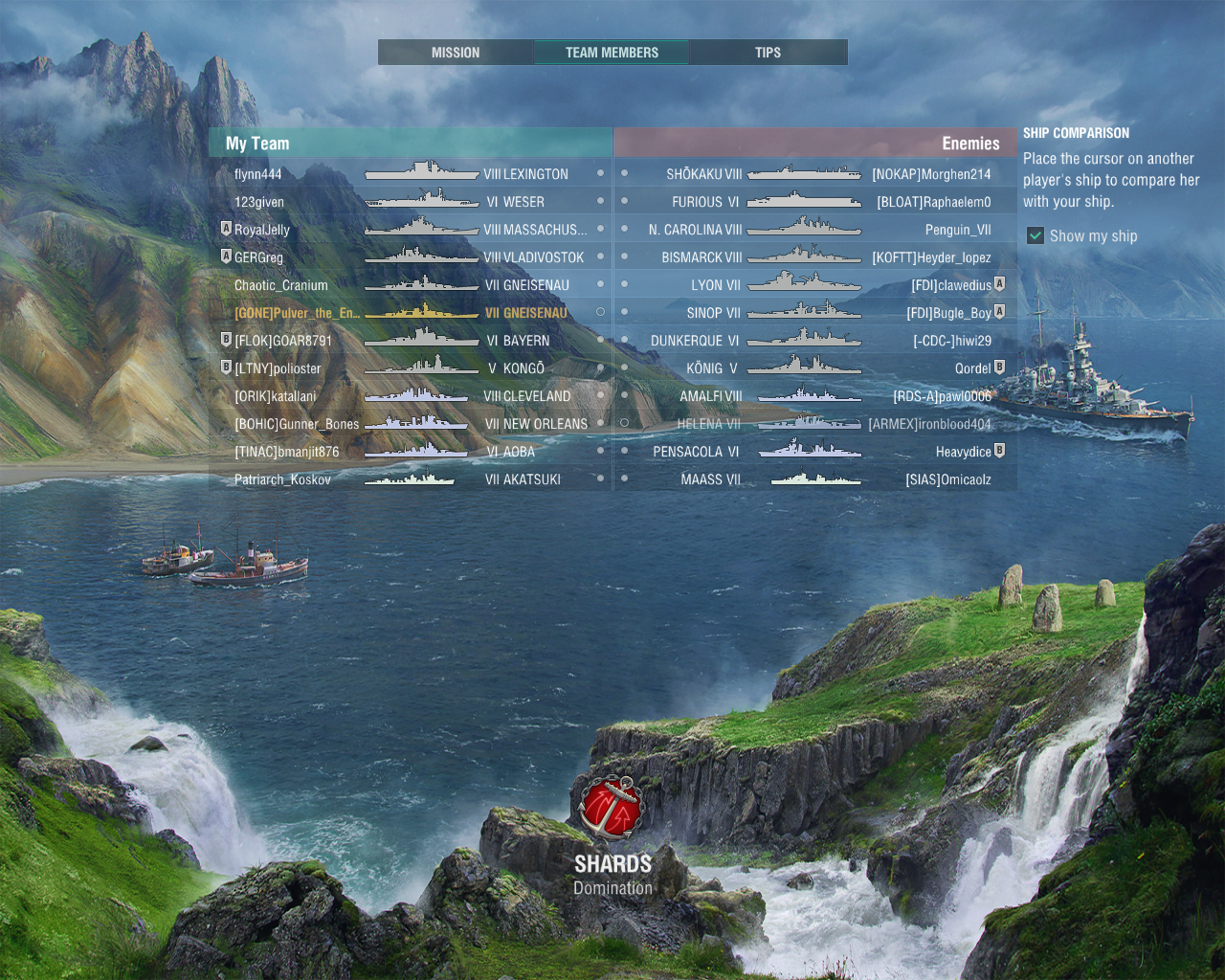Select enemy [NOKAP]Morghen214's Shokaku row
Screen dimensions: 1225x980
pos(813,174)
